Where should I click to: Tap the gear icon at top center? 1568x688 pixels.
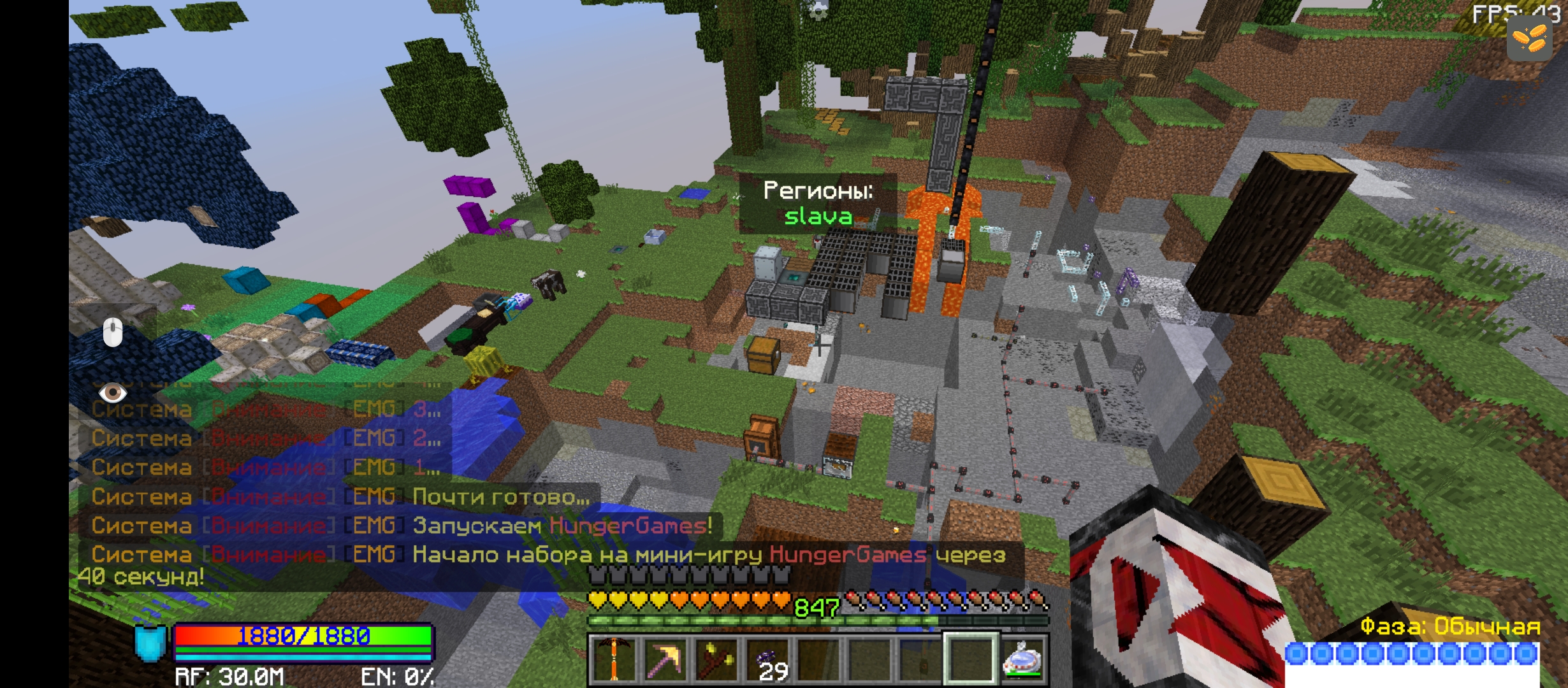818,11
